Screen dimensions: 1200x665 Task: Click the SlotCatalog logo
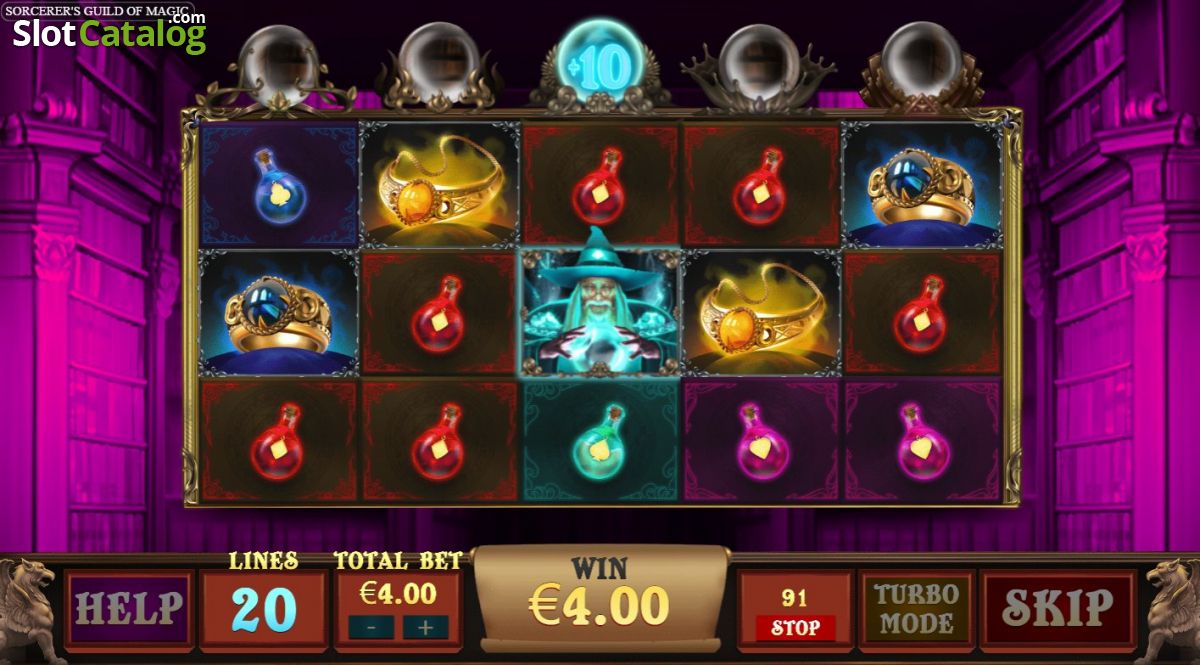click(x=109, y=33)
